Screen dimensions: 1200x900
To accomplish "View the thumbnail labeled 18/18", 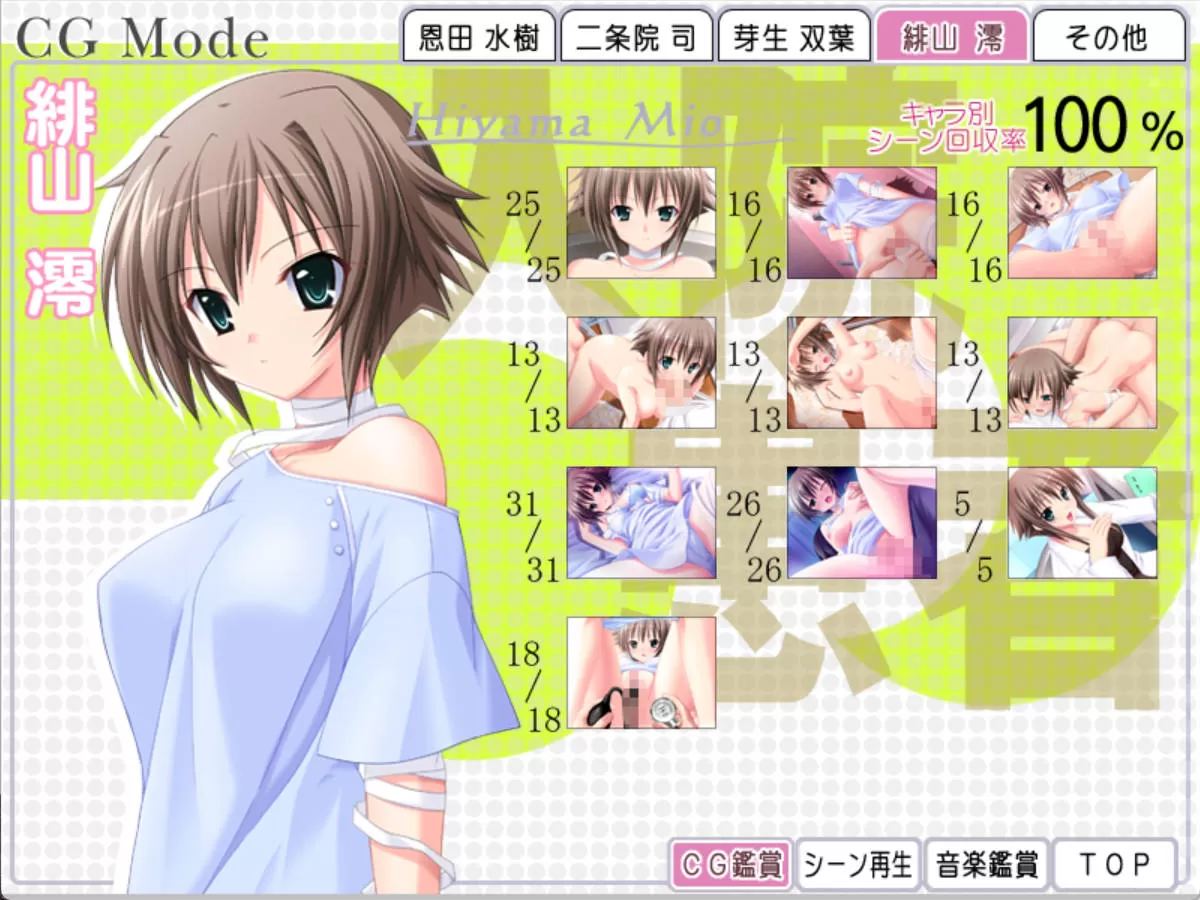I will 641,673.
